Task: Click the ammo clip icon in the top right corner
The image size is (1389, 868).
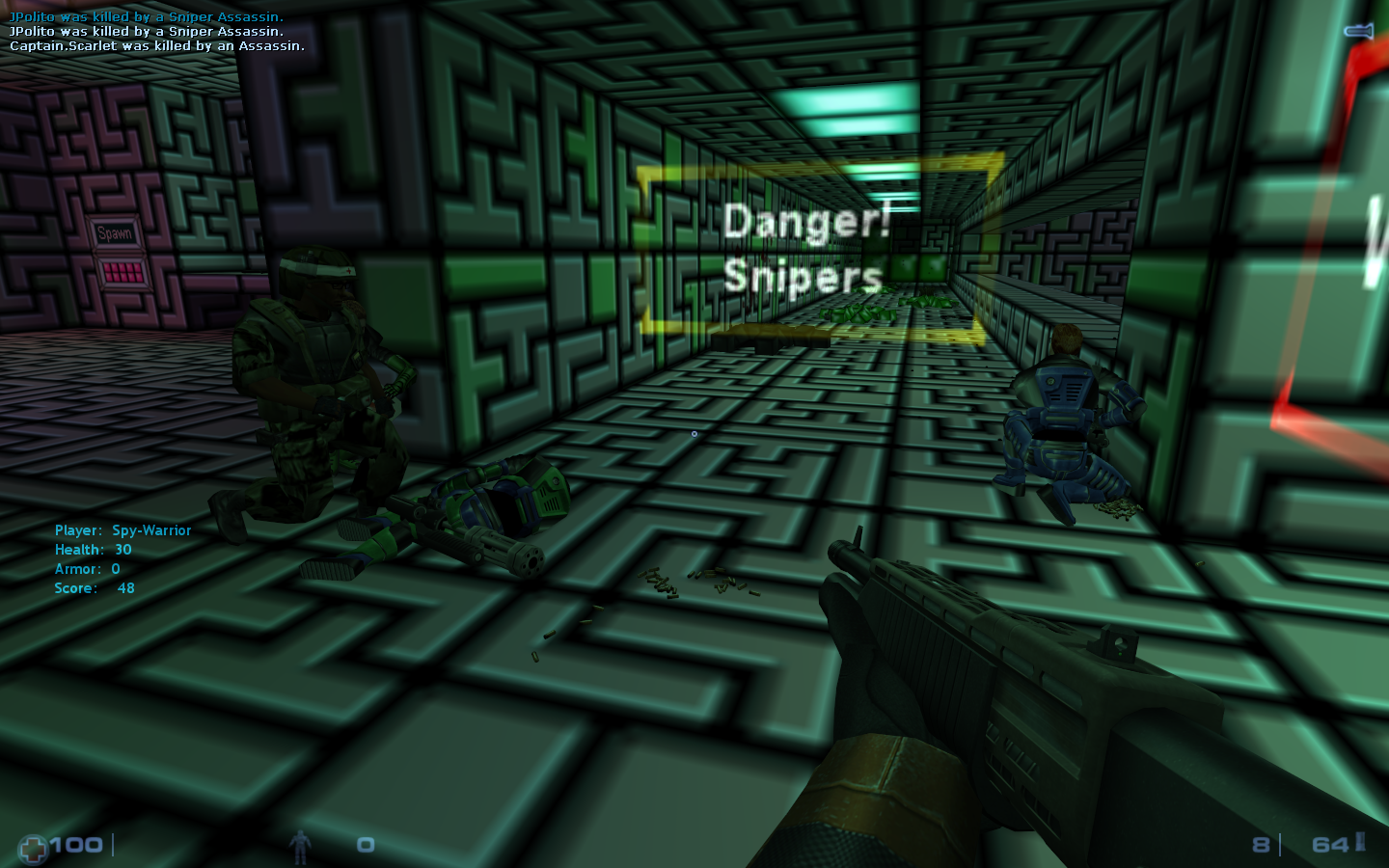Action: pos(1358,30)
